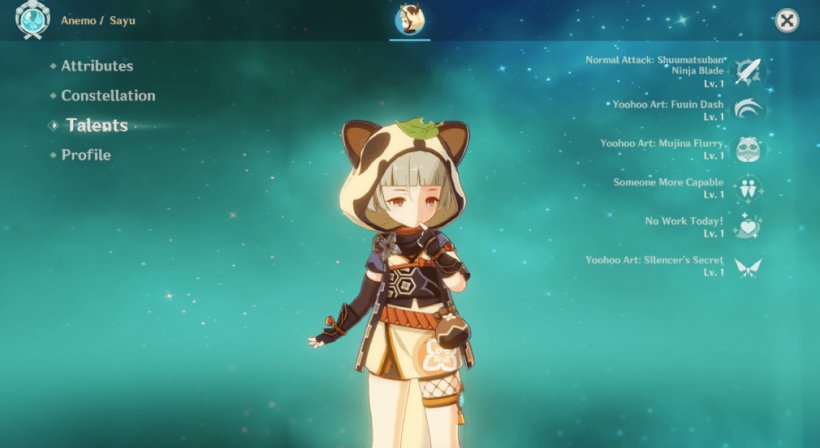
Task: Show Yoohoo Art: Silencer's Secret talent
Action: click(x=747, y=266)
